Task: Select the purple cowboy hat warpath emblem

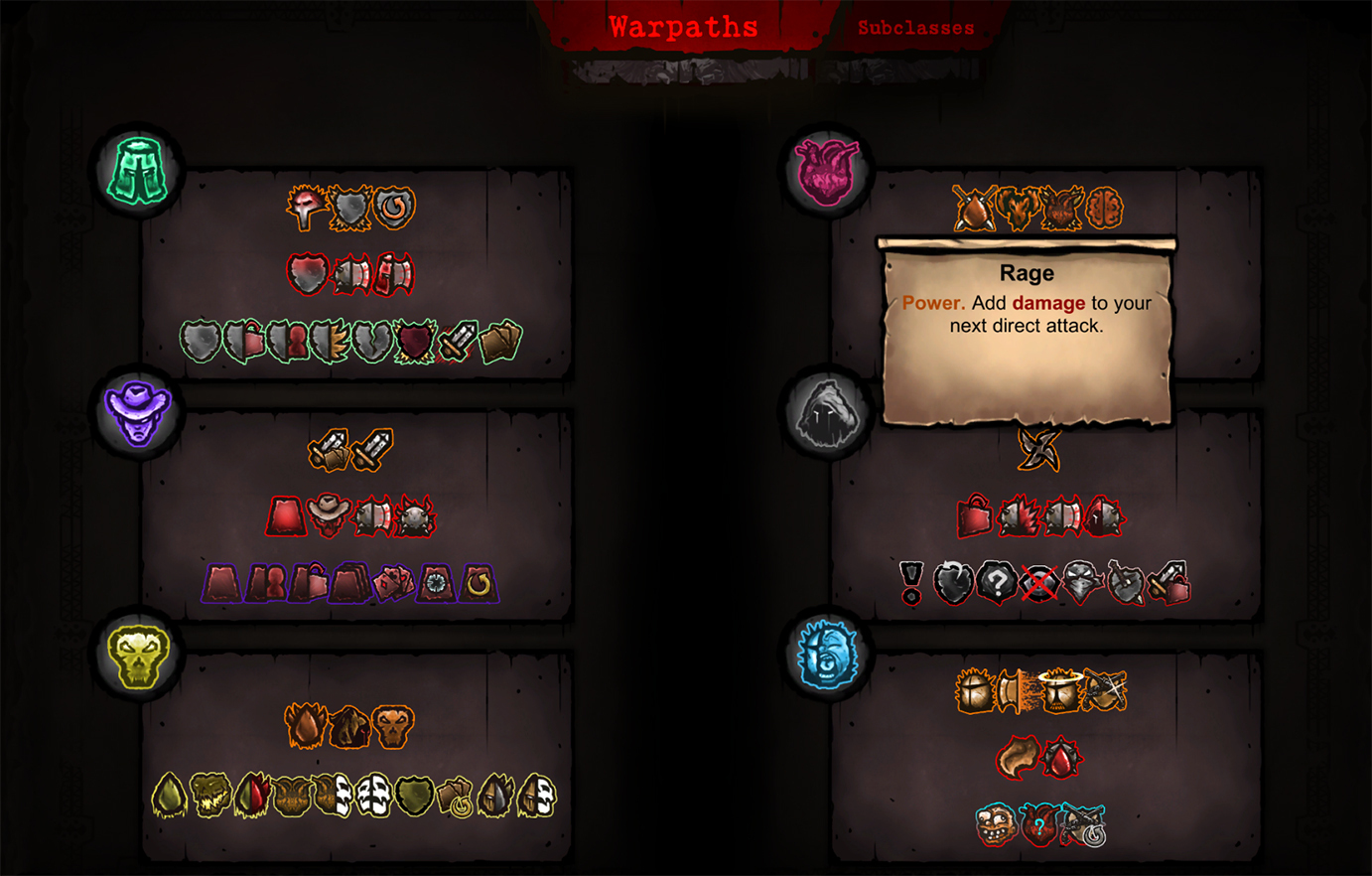Action: [139, 412]
